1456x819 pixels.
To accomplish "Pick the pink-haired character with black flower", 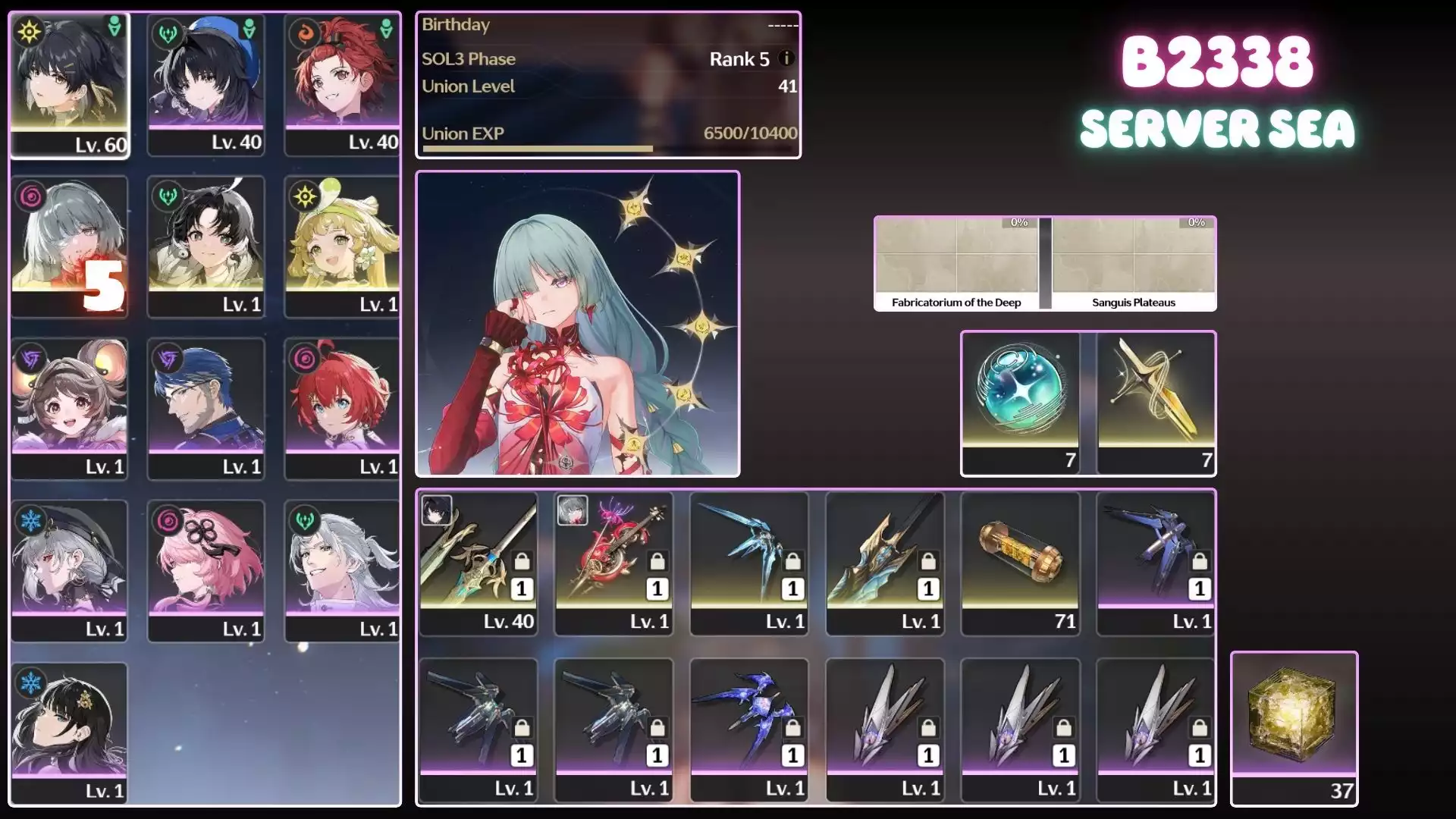I will (x=206, y=570).
